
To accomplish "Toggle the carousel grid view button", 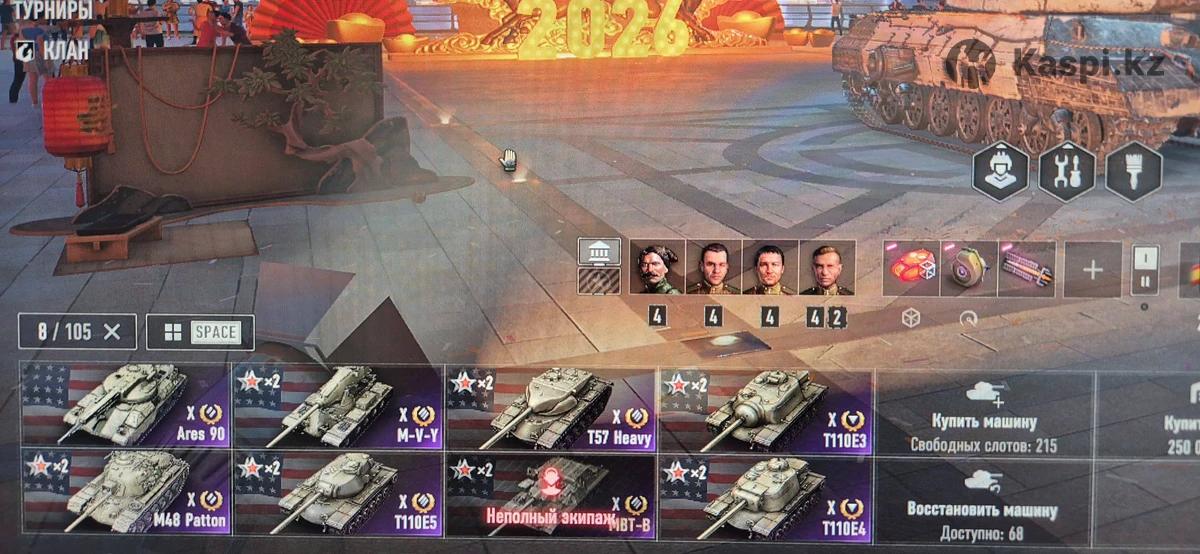I will 200,332.
